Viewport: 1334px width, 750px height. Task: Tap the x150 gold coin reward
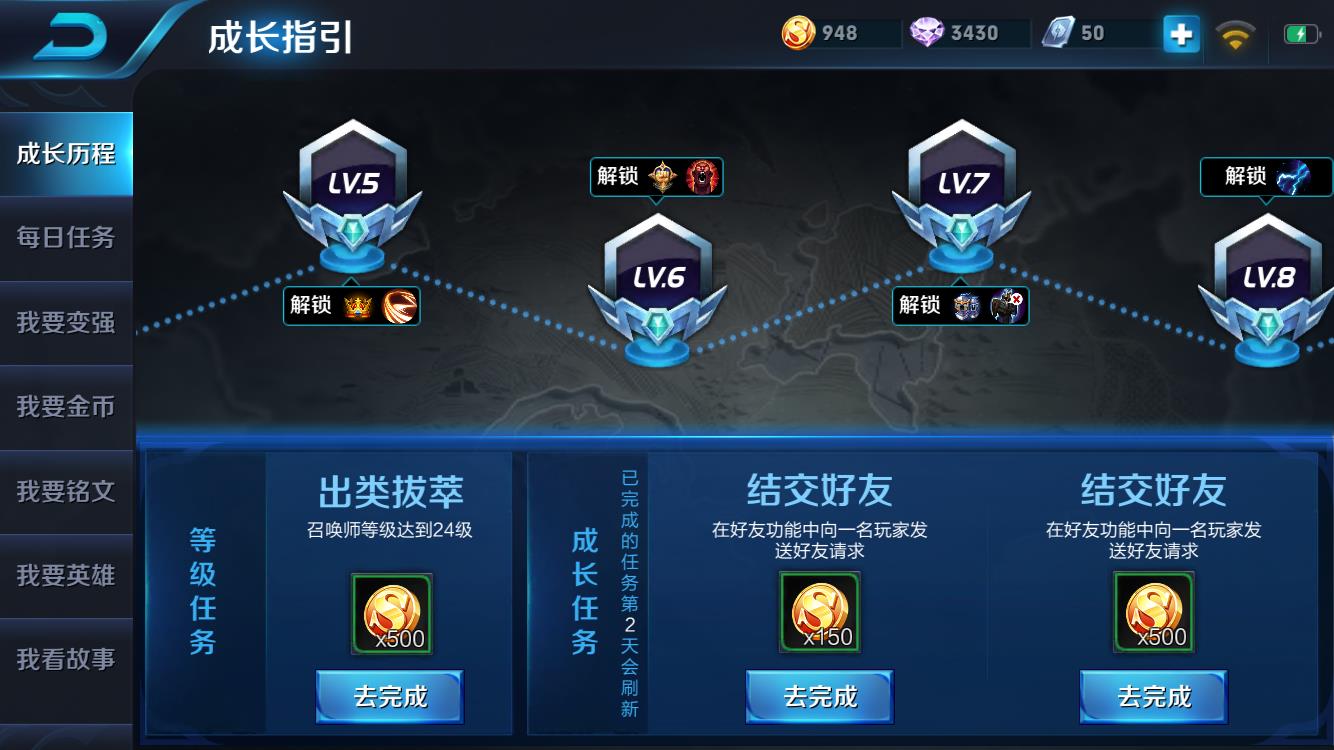[820, 612]
